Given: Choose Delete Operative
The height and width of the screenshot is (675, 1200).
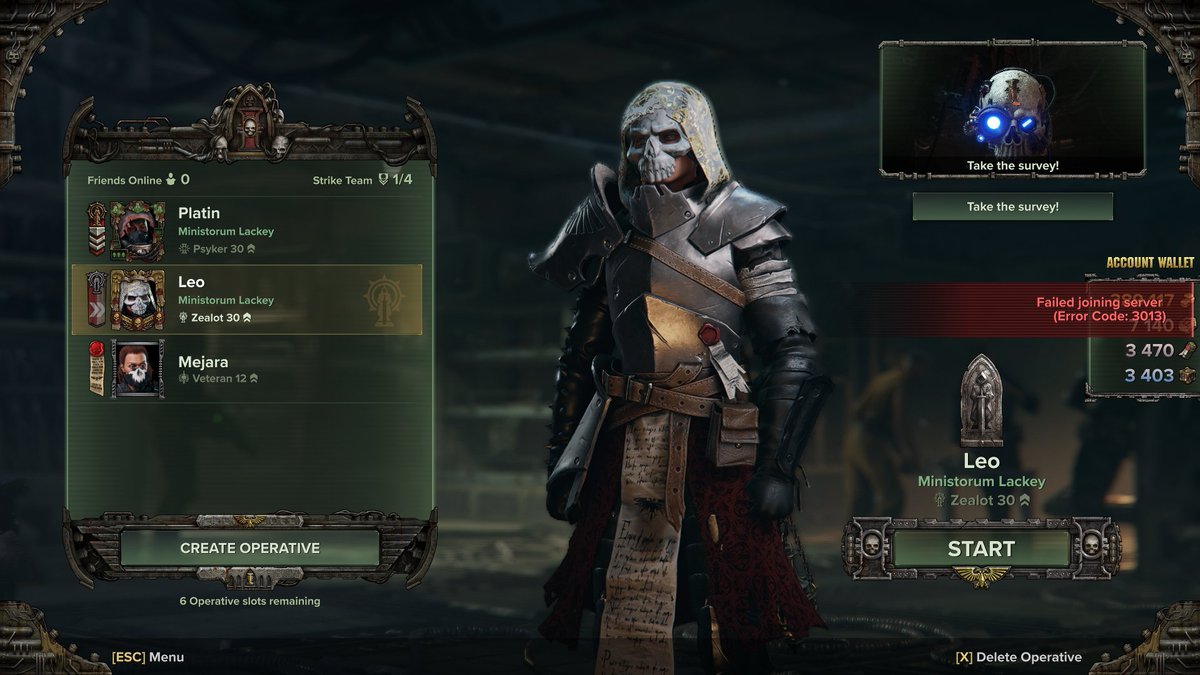Looking at the screenshot, I should click(x=1018, y=657).
